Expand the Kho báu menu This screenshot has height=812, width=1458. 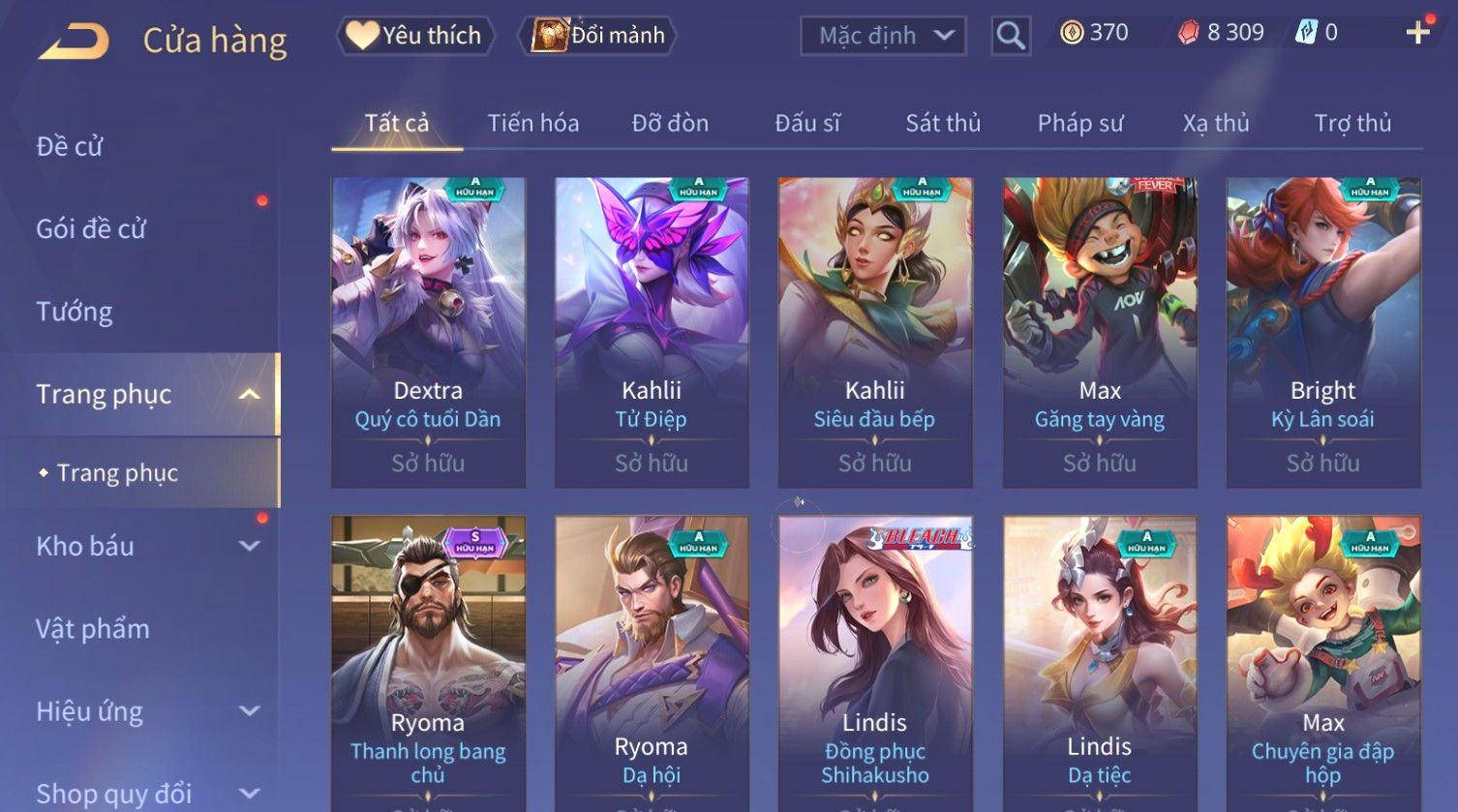coord(145,546)
